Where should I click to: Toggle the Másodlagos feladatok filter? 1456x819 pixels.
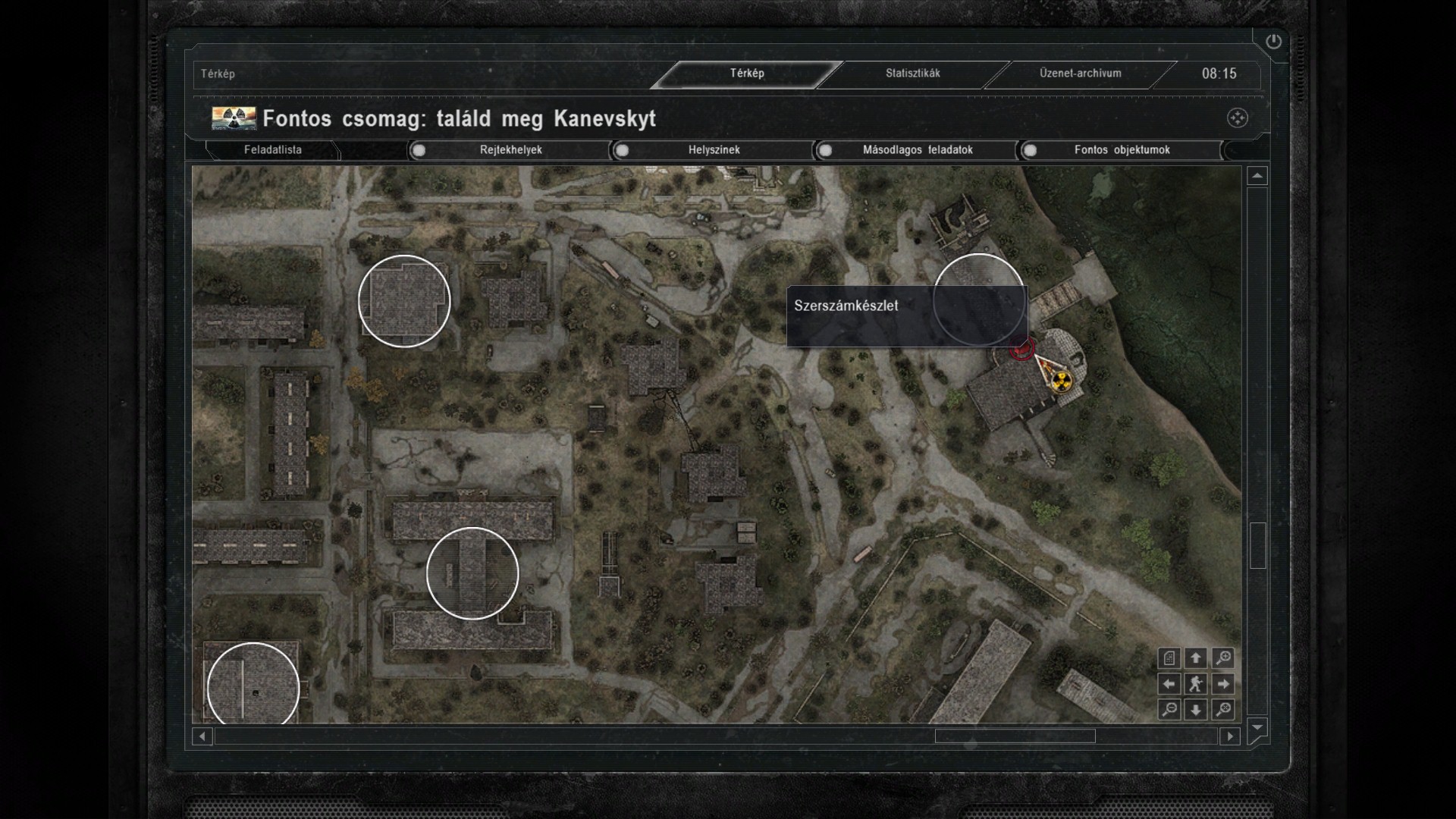[x=825, y=150]
